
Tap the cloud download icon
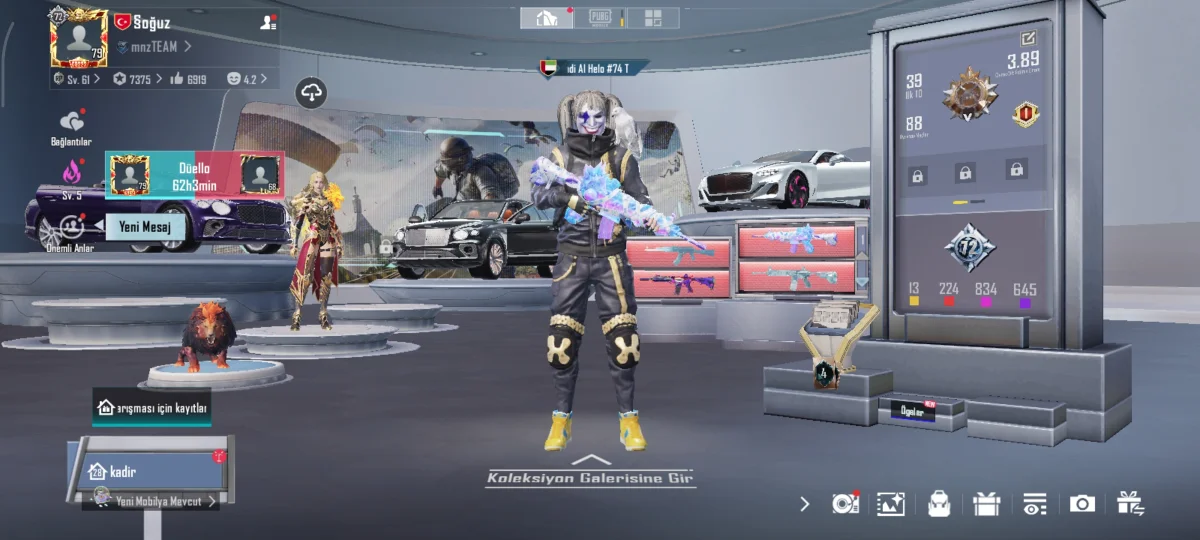click(x=312, y=93)
